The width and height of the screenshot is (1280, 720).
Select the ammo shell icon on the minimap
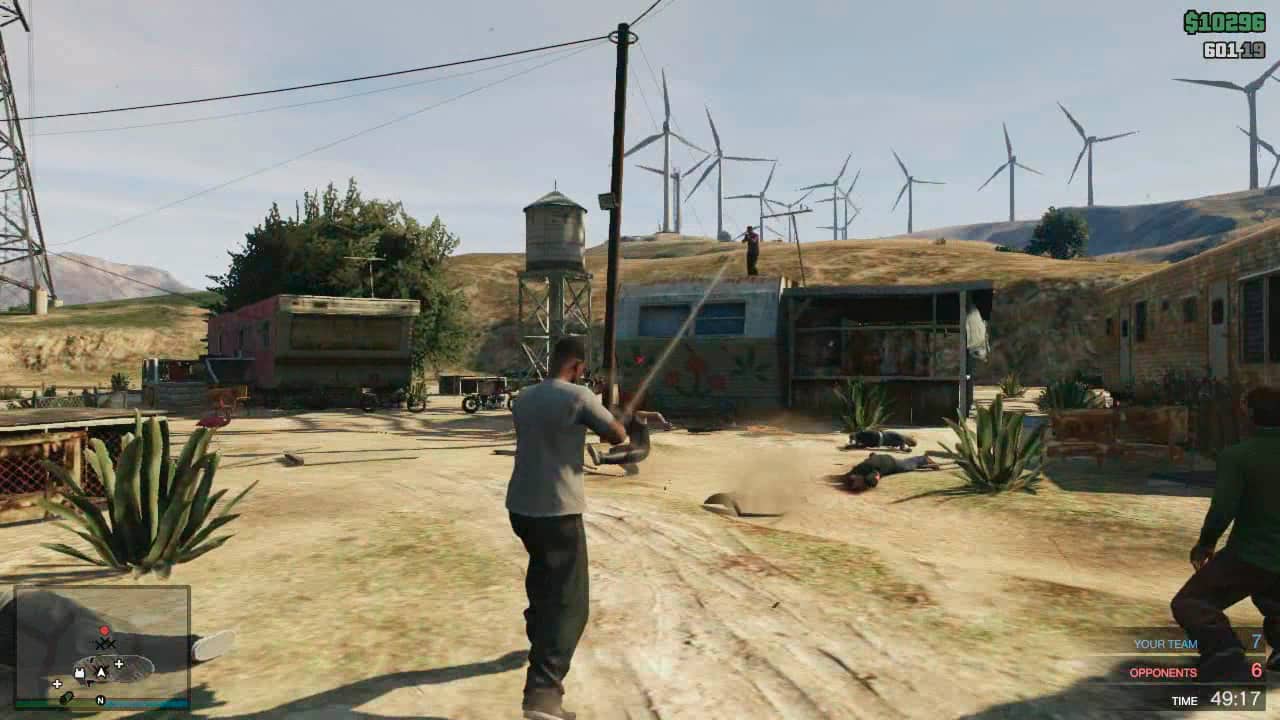(68, 698)
